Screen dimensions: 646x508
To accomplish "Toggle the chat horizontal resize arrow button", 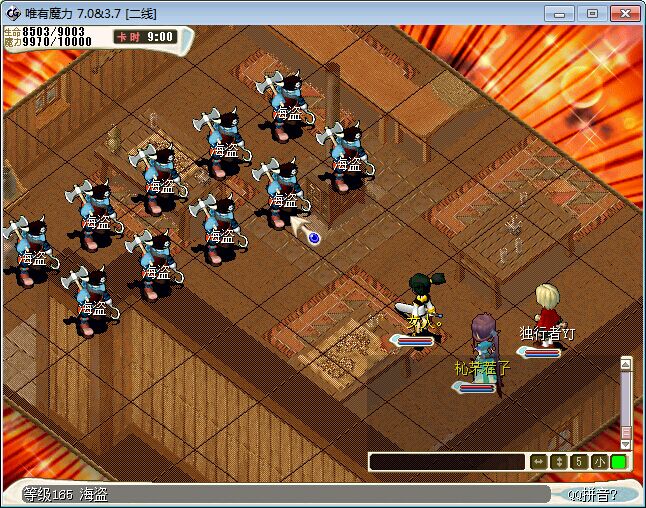I will pyautogui.click(x=538, y=462).
